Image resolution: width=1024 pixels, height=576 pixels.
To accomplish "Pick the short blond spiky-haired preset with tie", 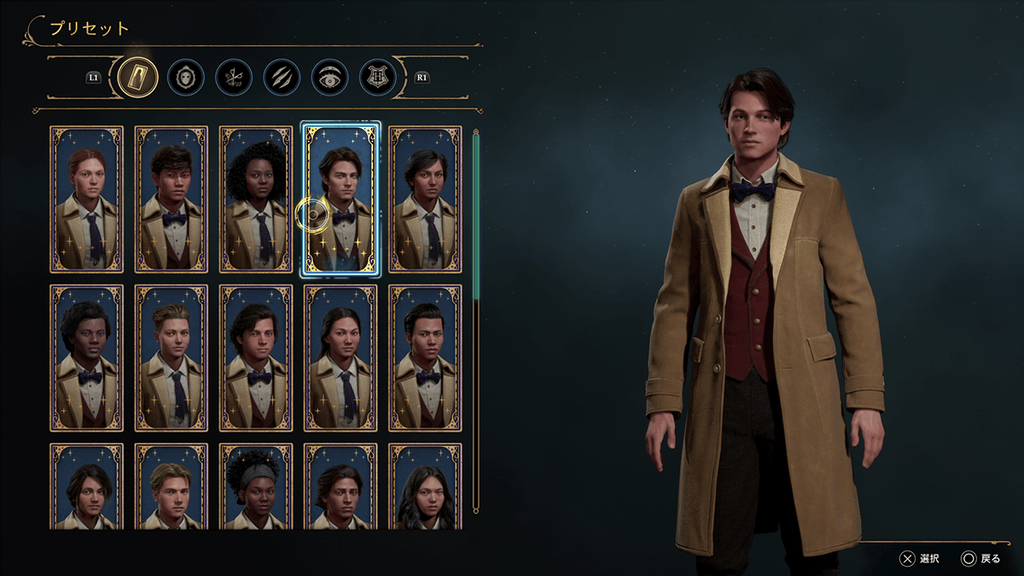I will tap(171, 358).
